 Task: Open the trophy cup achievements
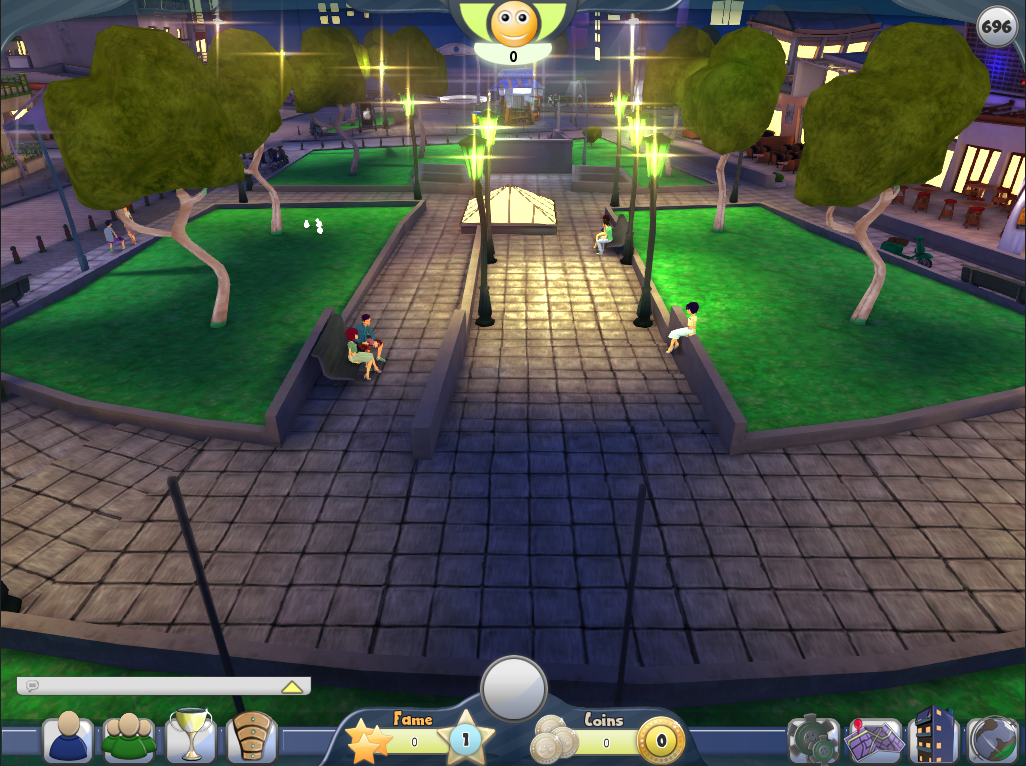click(189, 735)
